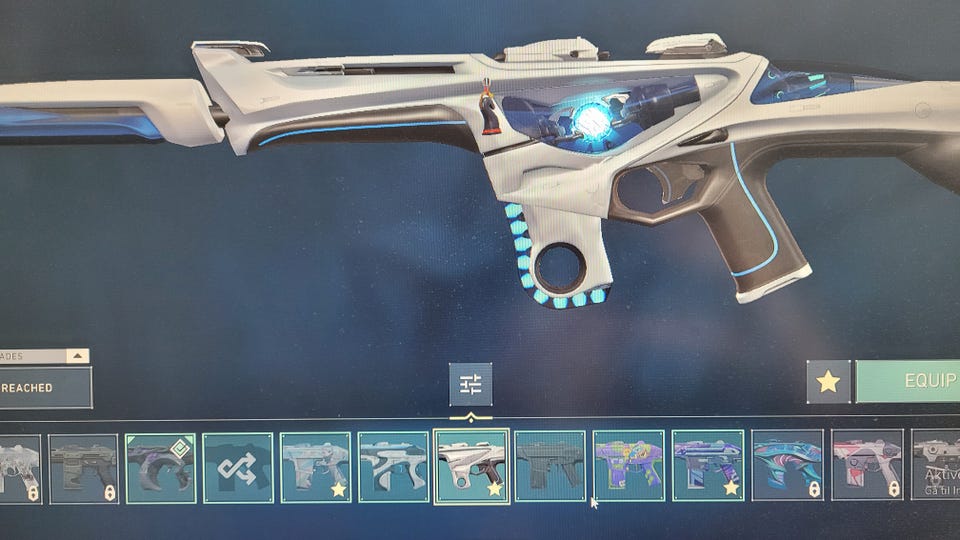The height and width of the screenshot is (540, 960).
Task: Choose the currently highlighted white Spectre thumbnail
Action: [471, 467]
